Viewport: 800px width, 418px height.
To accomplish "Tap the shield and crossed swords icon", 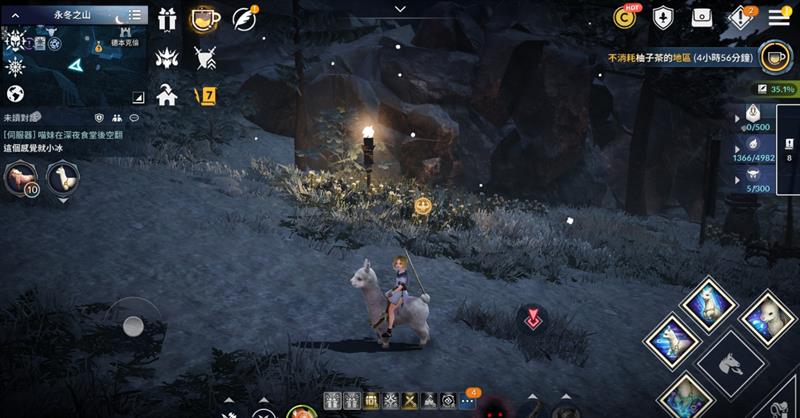I will click(x=205, y=56).
